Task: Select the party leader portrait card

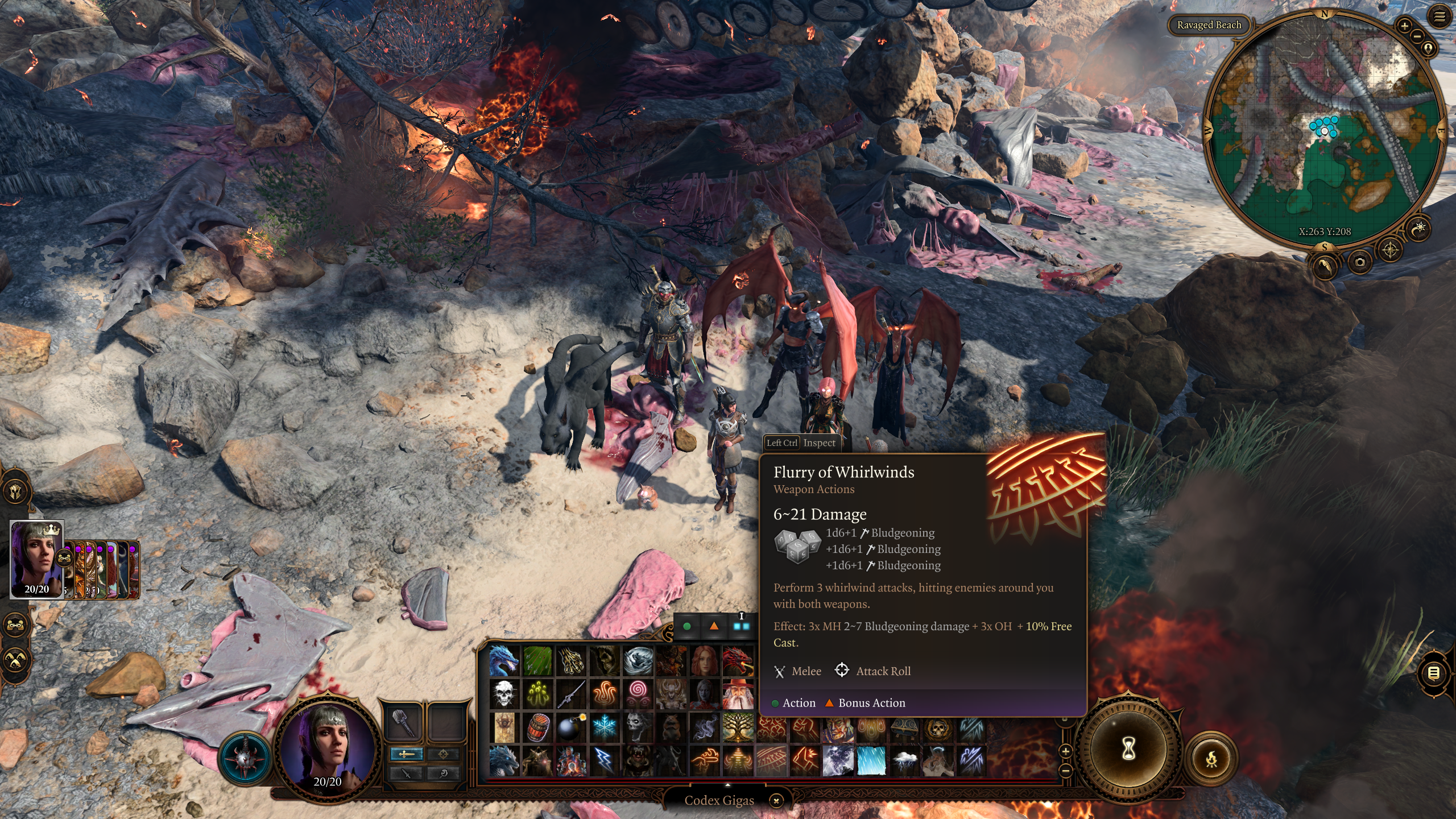Action: click(37, 559)
